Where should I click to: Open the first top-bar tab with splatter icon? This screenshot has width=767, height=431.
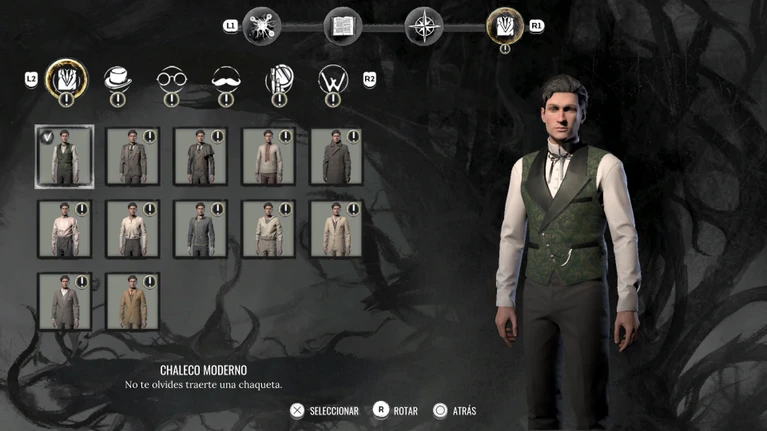click(x=263, y=26)
